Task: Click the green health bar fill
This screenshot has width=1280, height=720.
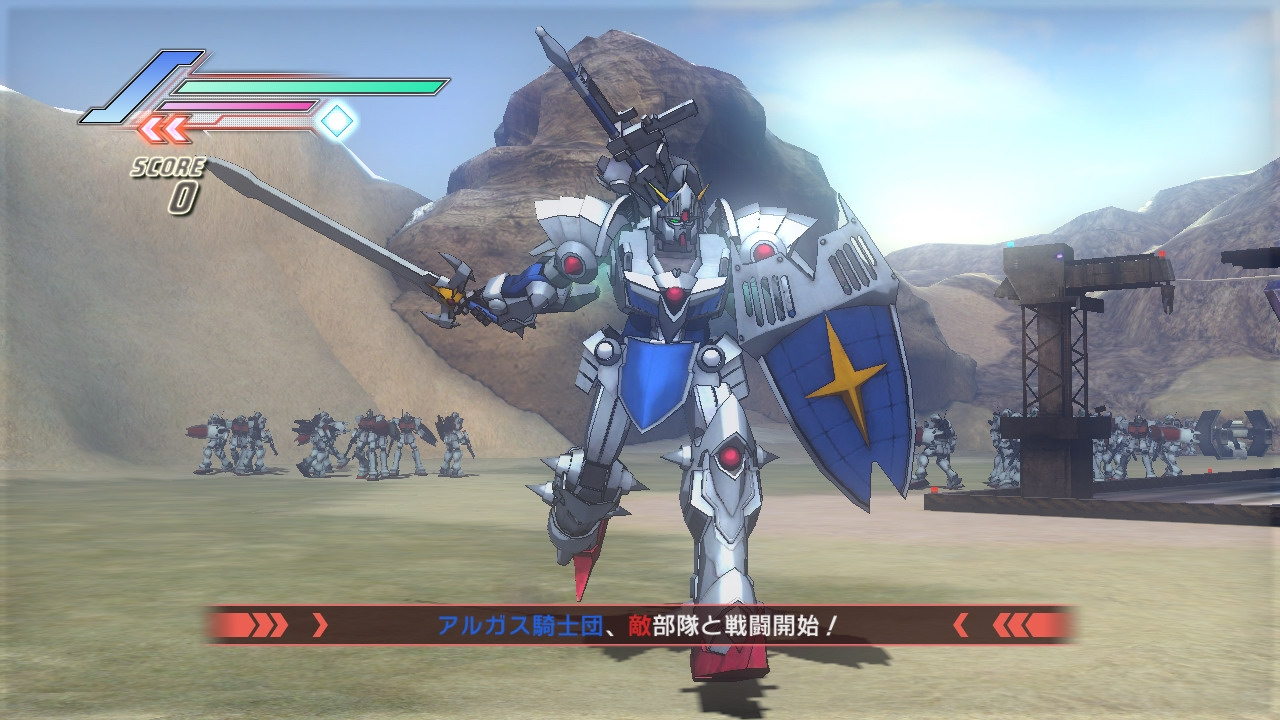Action: click(309, 86)
